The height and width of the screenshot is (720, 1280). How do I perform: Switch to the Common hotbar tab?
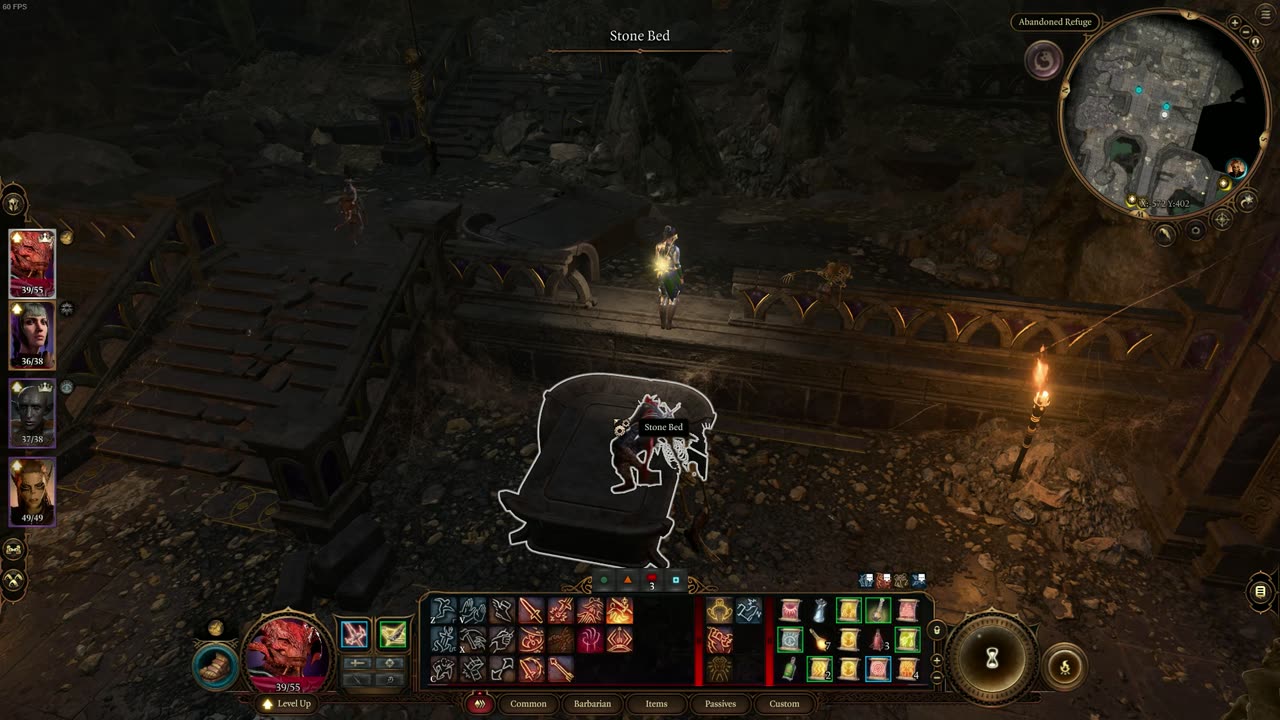click(x=528, y=704)
